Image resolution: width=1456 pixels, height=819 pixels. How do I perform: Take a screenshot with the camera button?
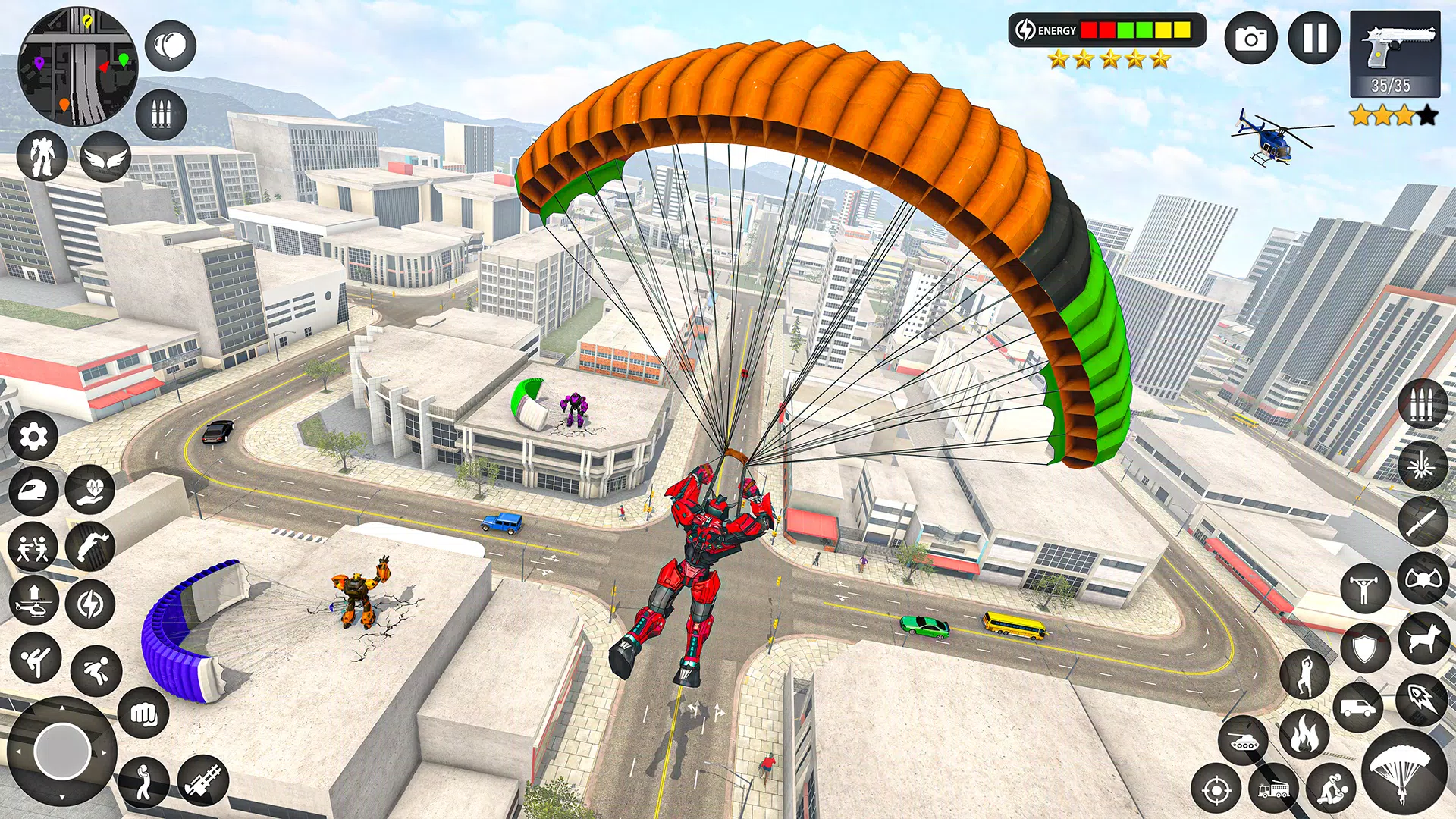[x=1251, y=38]
